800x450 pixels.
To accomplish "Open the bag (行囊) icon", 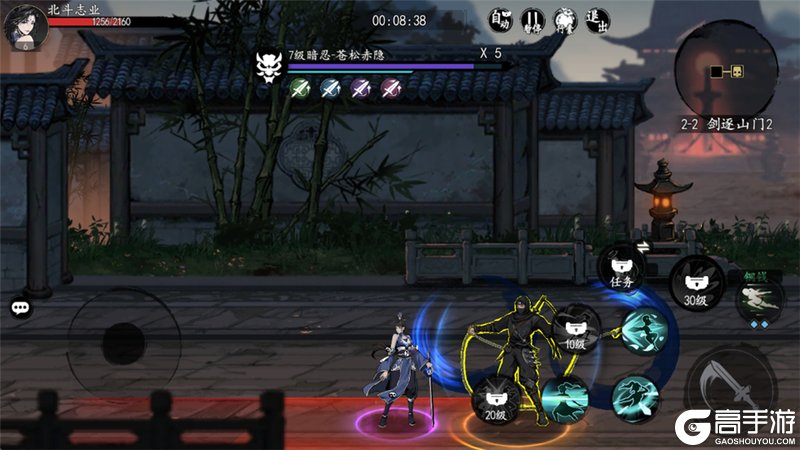I will (565, 20).
